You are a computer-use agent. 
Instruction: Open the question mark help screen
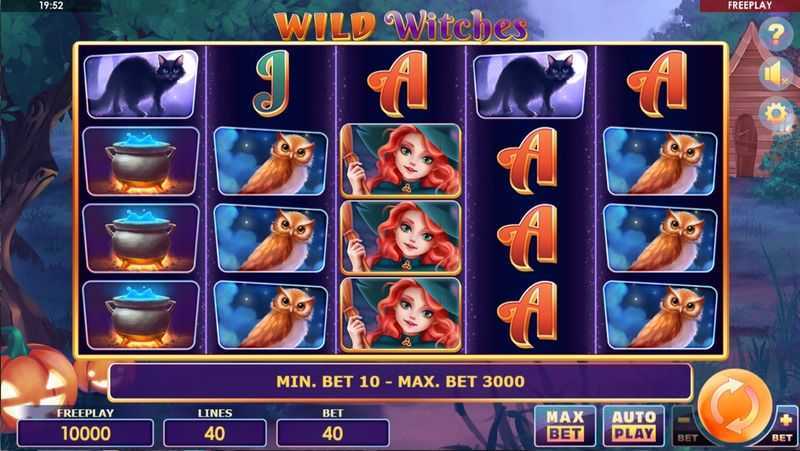(775, 34)
